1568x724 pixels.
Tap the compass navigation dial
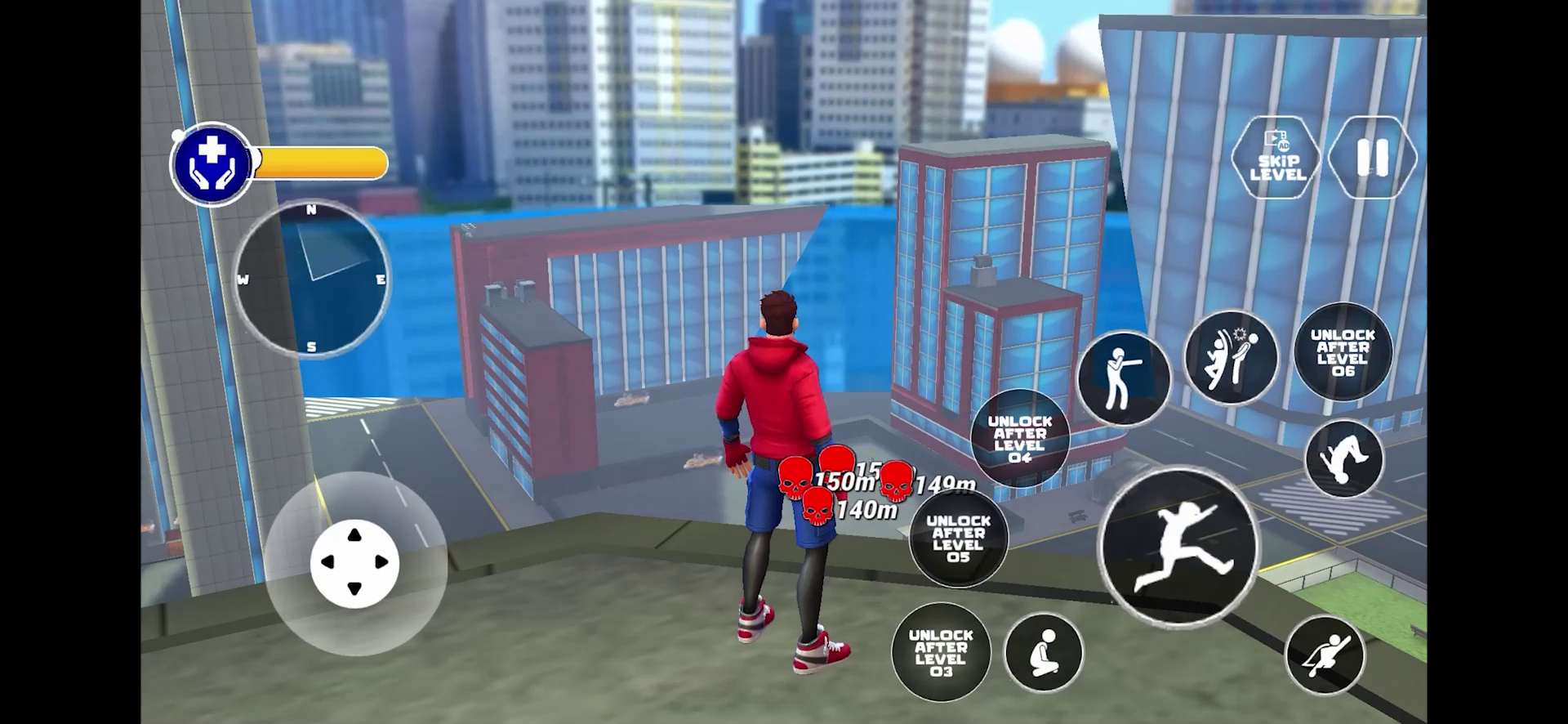click(310, 278)
